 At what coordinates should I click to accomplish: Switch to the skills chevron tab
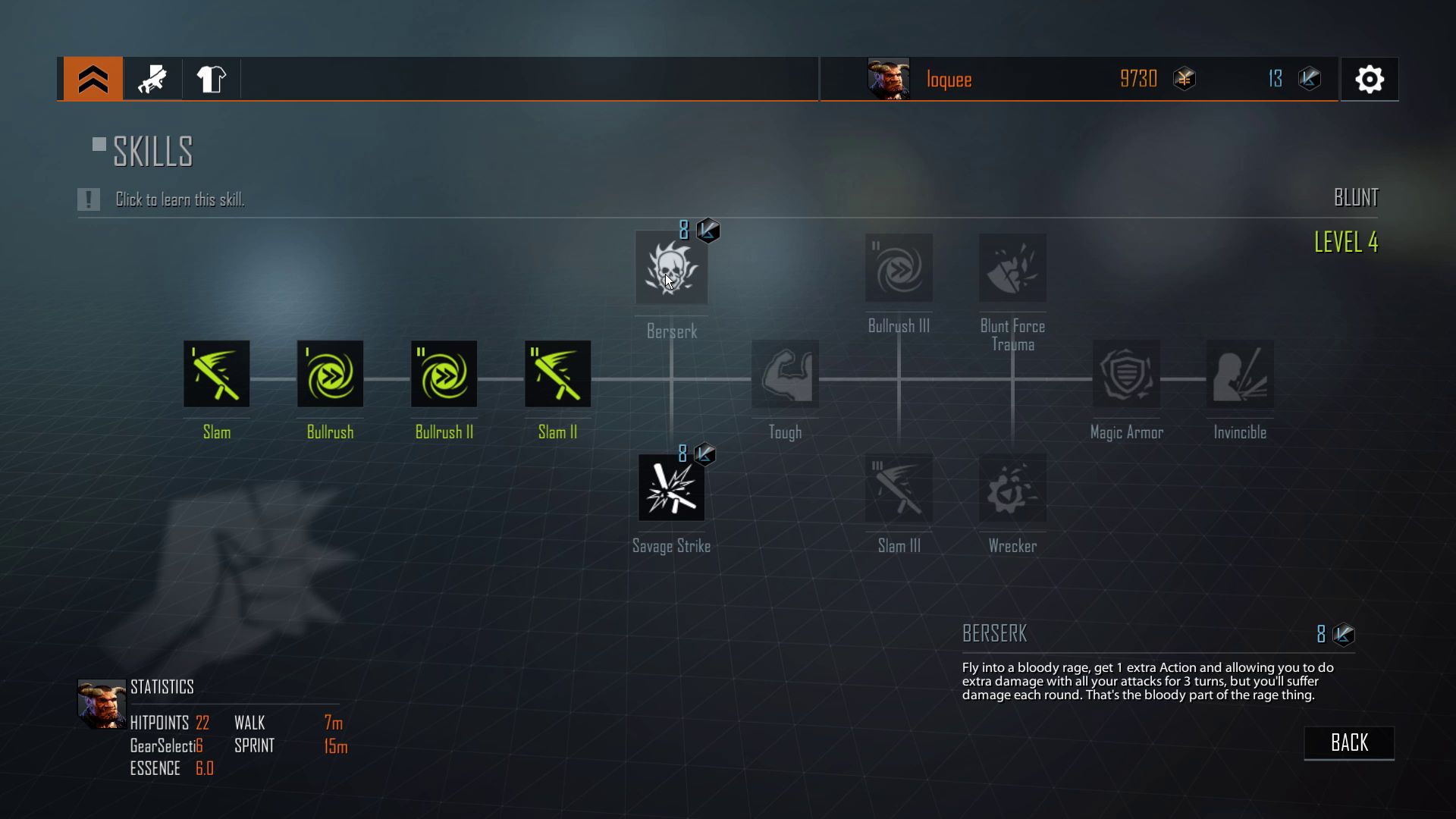point(93,79)
